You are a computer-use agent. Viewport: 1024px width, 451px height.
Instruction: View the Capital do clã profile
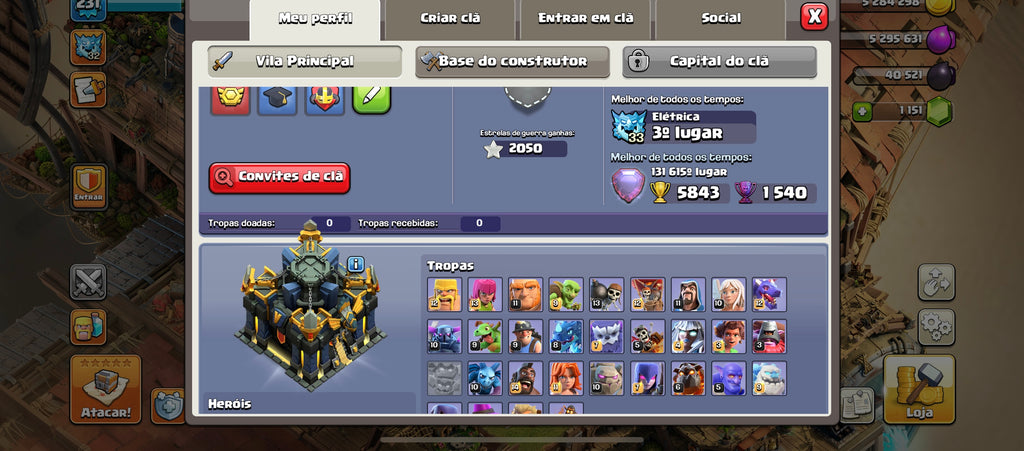pyautogui.click(x=719, y=62)
